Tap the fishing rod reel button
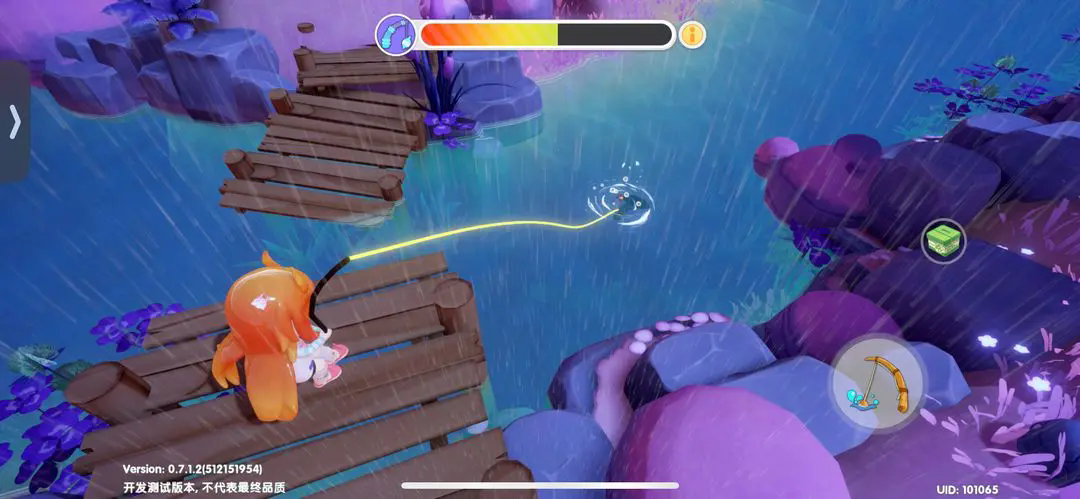1080x499 pixels. (877, 385)
